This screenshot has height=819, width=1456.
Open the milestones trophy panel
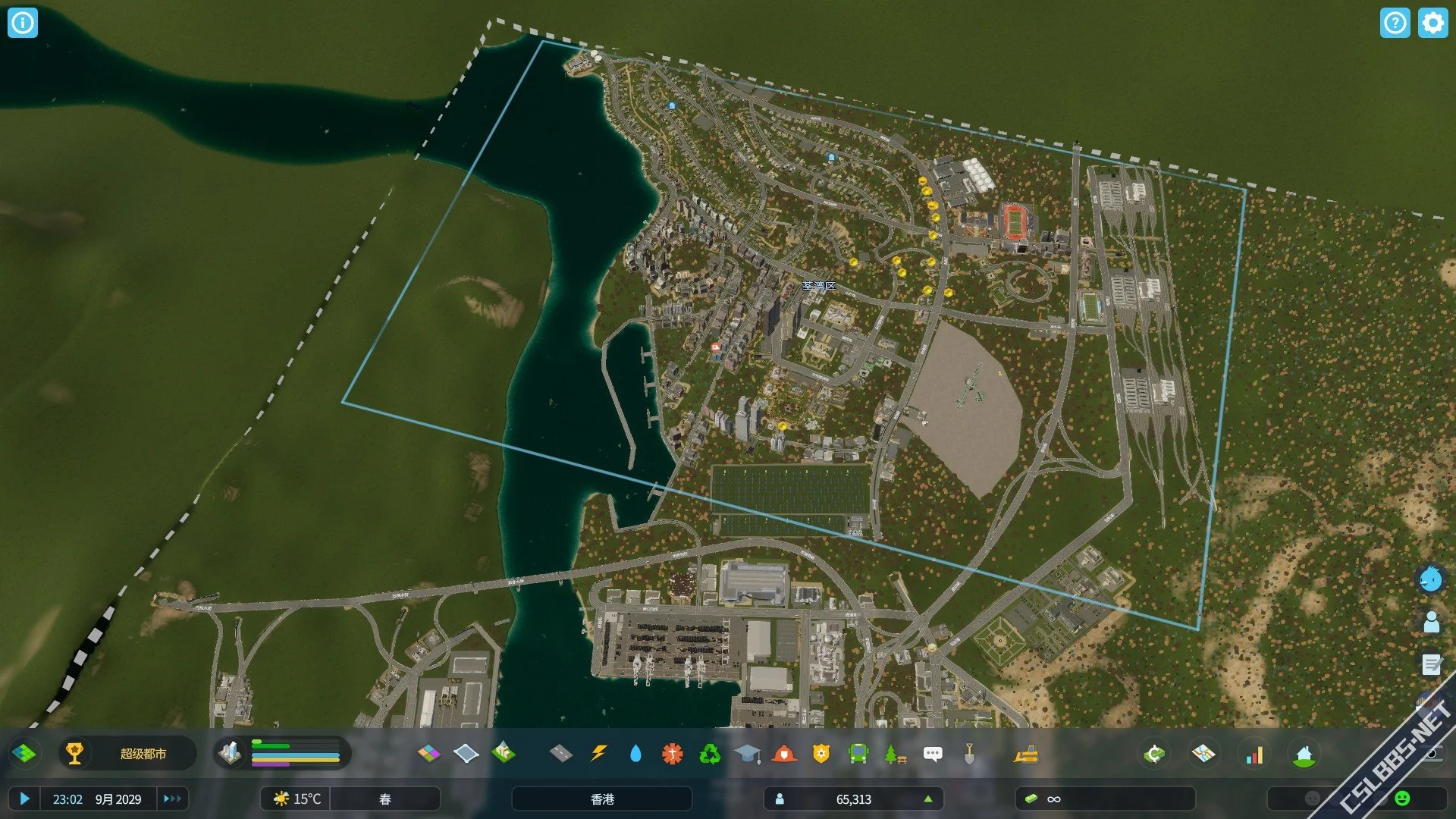74,753
